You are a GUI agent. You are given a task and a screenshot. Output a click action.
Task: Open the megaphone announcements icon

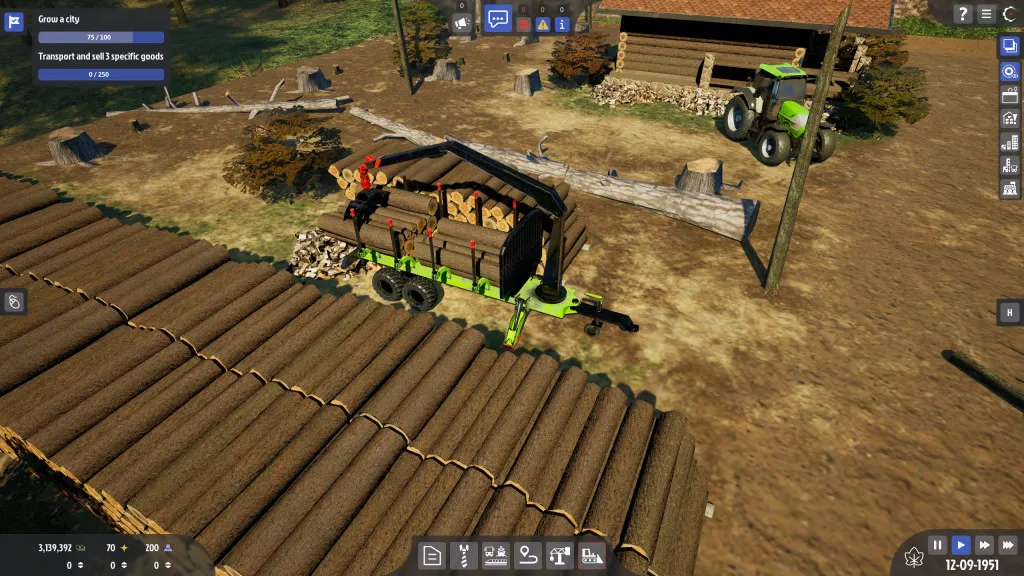coord(462,22)
